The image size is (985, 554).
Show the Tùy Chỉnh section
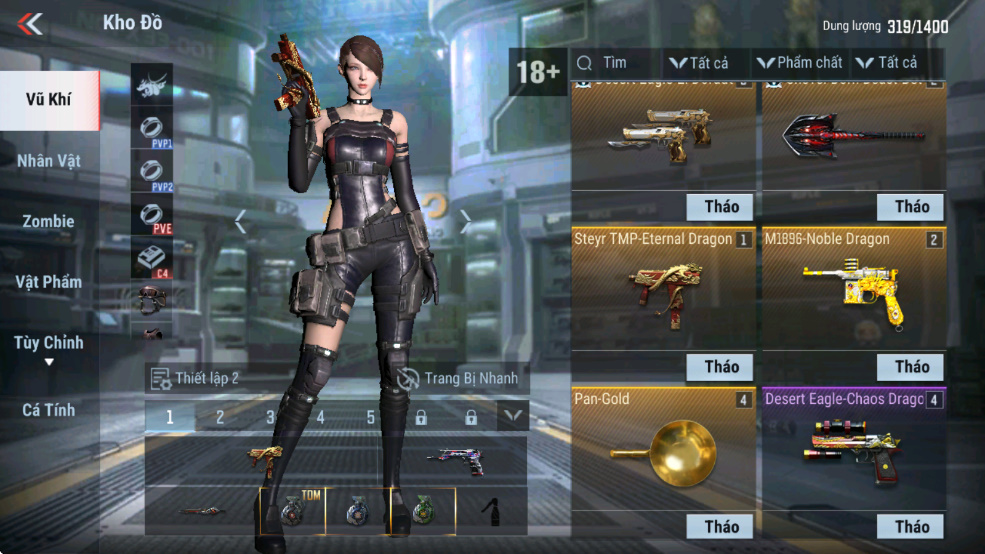48,344
